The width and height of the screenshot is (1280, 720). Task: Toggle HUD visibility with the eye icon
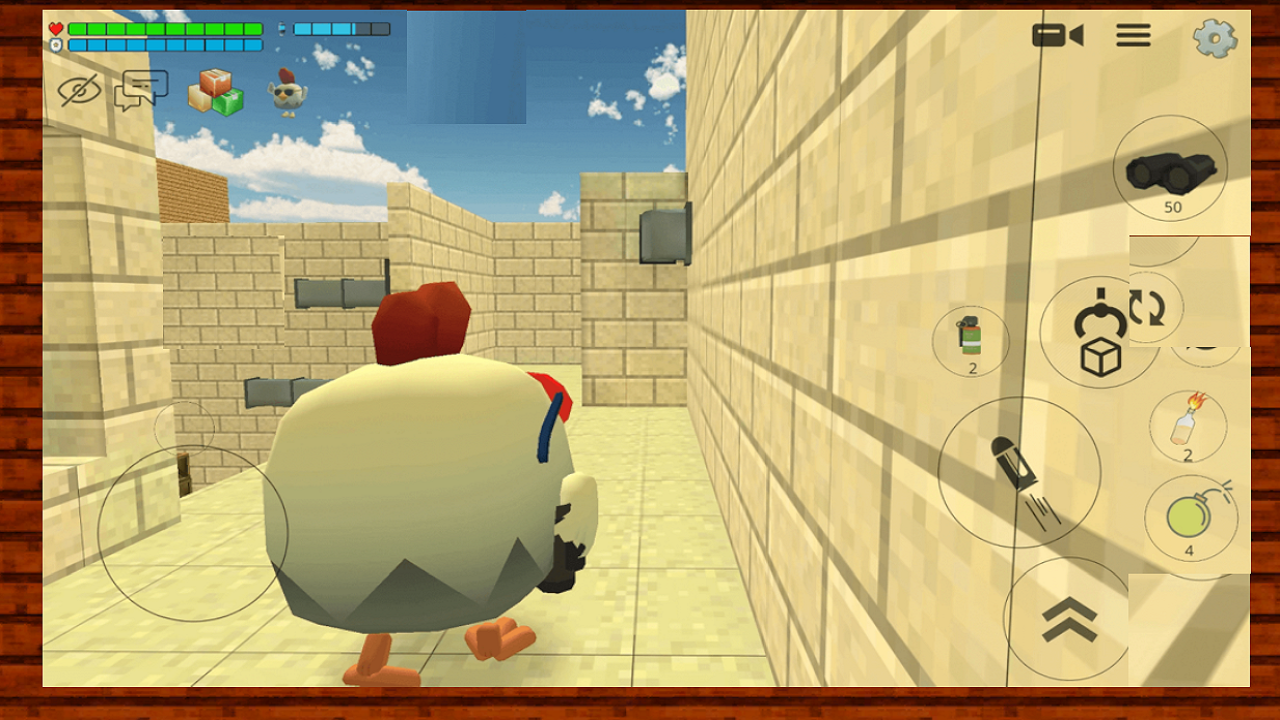click(x=80, y=90)
